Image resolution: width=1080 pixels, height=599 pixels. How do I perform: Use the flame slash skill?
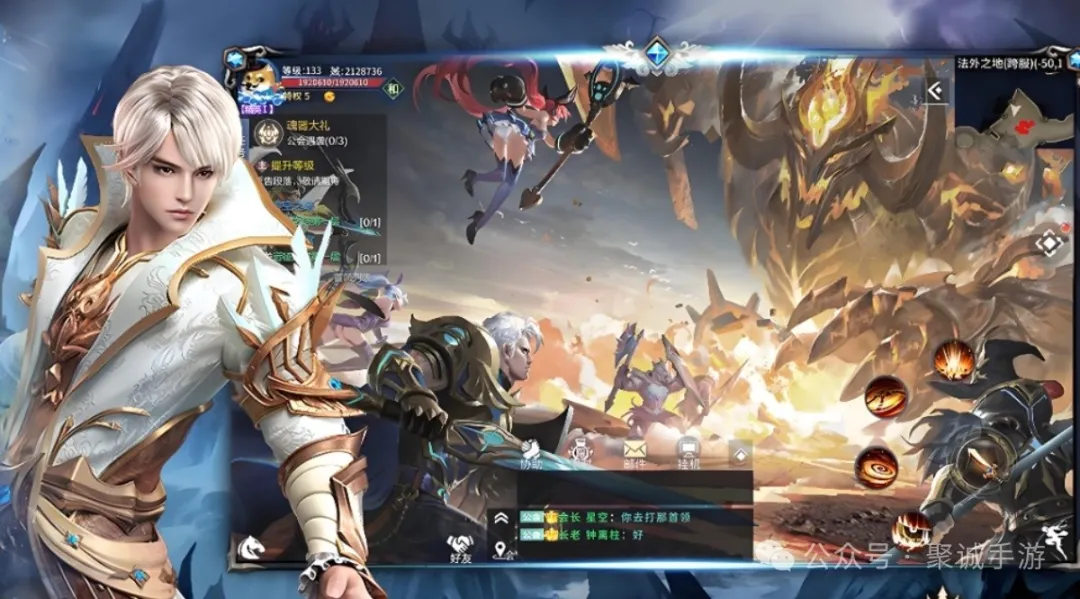click(x=885, y=397)
